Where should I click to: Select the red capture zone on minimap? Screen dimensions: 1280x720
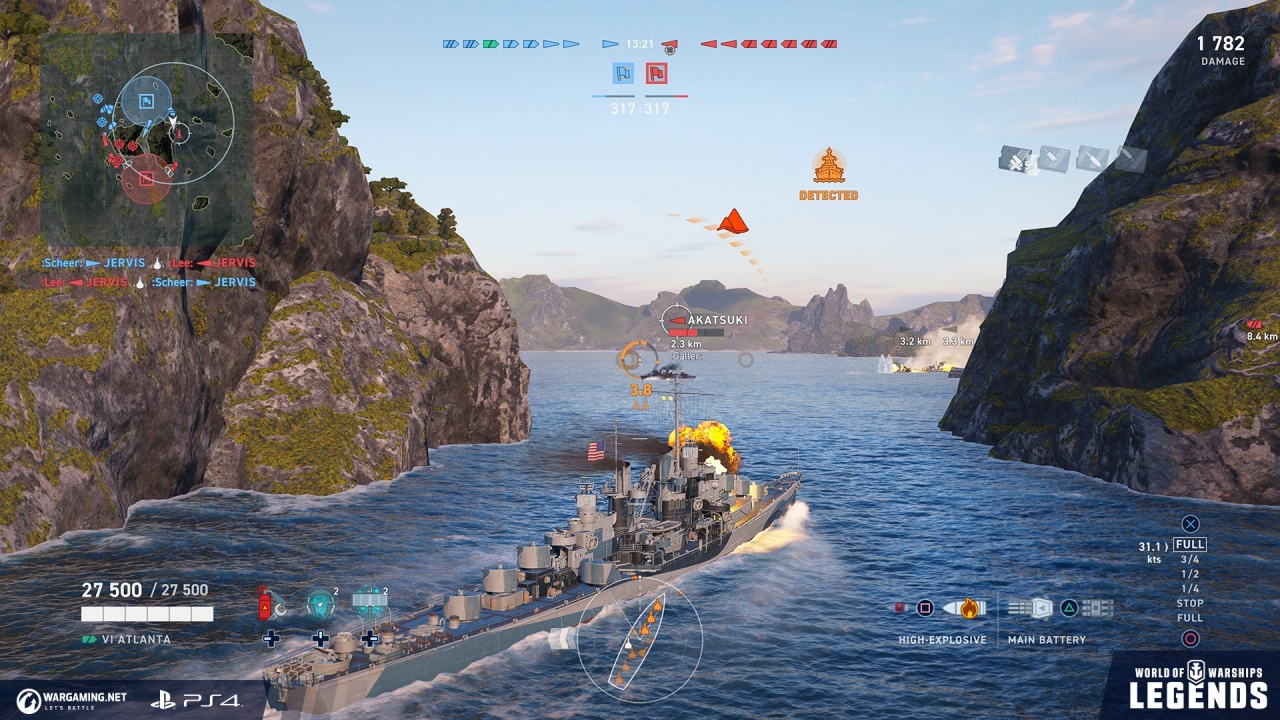tap(147, 179)
